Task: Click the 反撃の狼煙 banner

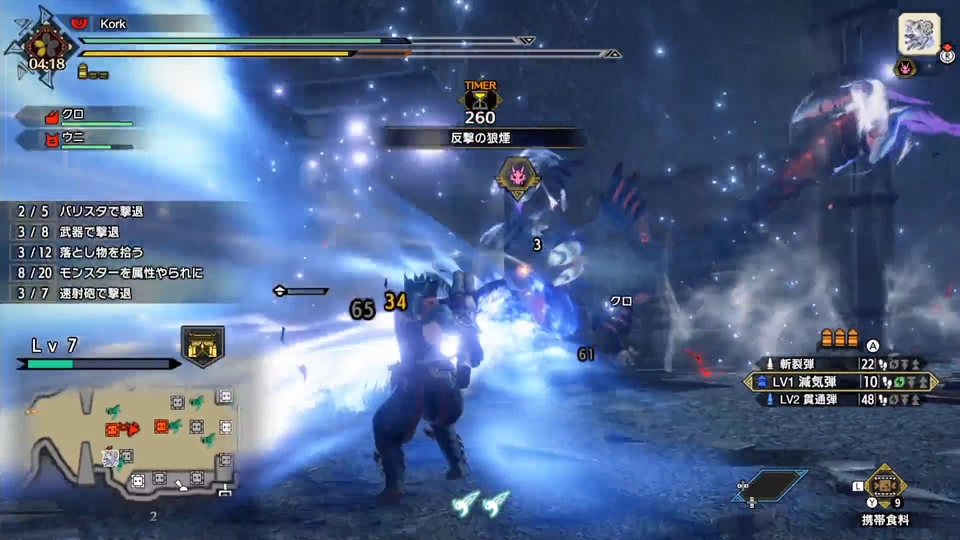Action: click(x=480, y=138)
